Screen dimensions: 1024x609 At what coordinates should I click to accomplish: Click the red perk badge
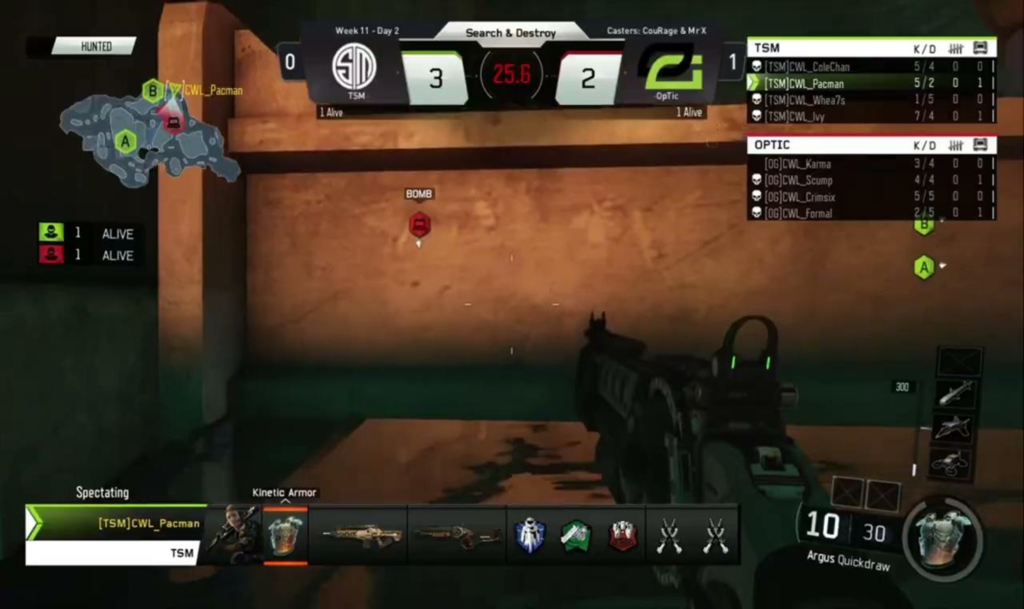click(623, 536)
